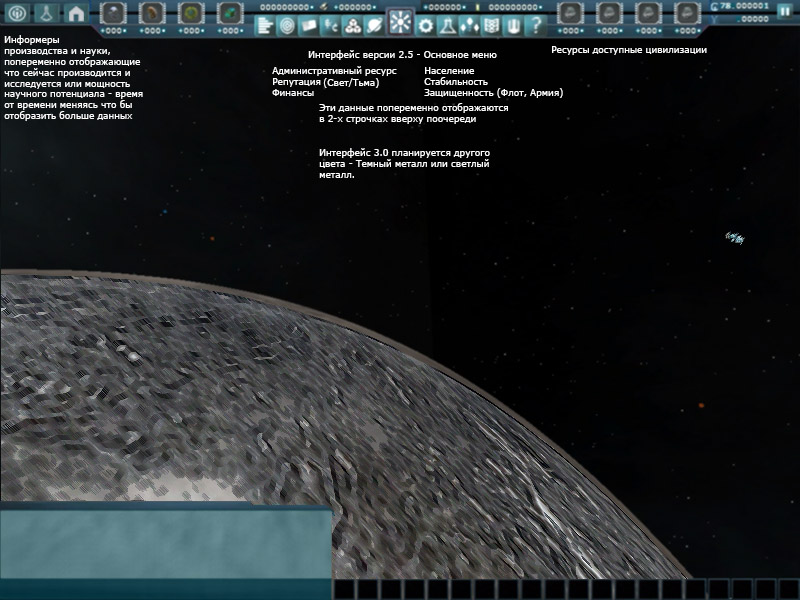Open the planet with ring icon
This screenshot has height=600, width=800.
[x=374, y=24]
